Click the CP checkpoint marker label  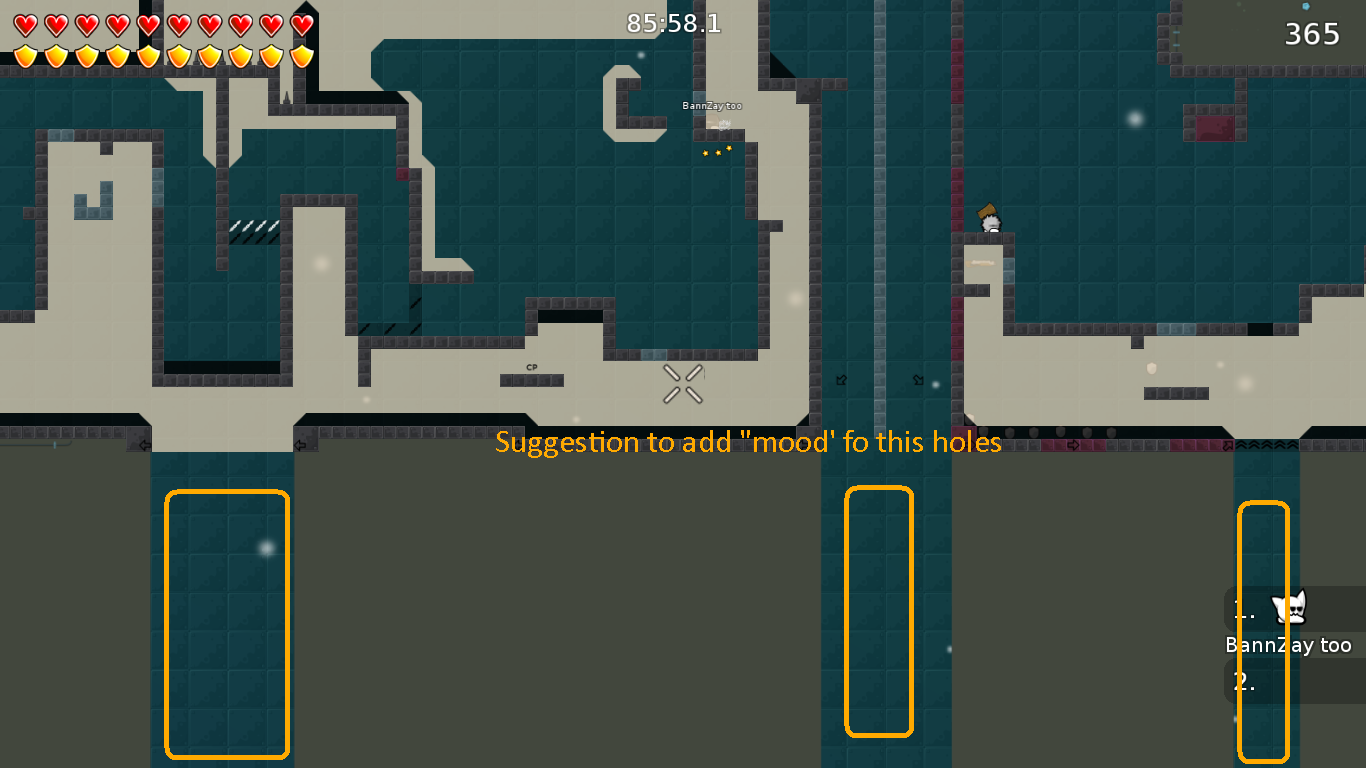pyautogui.click(x=531, y=368)
